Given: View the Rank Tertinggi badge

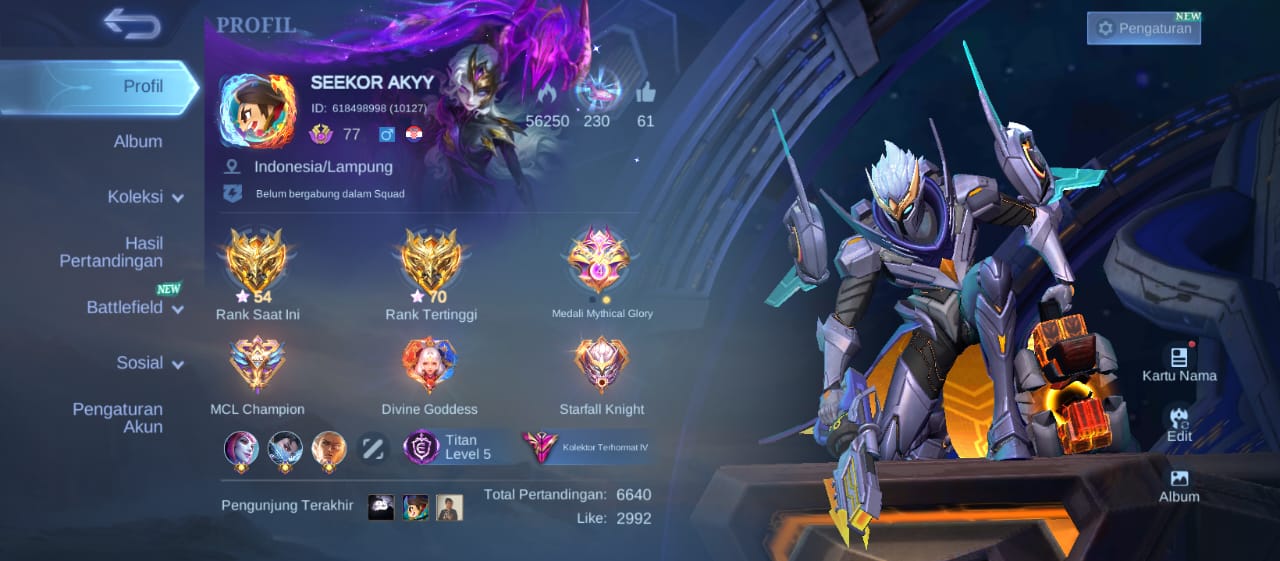Looking at the screenshot, I should tap(431, 263).
